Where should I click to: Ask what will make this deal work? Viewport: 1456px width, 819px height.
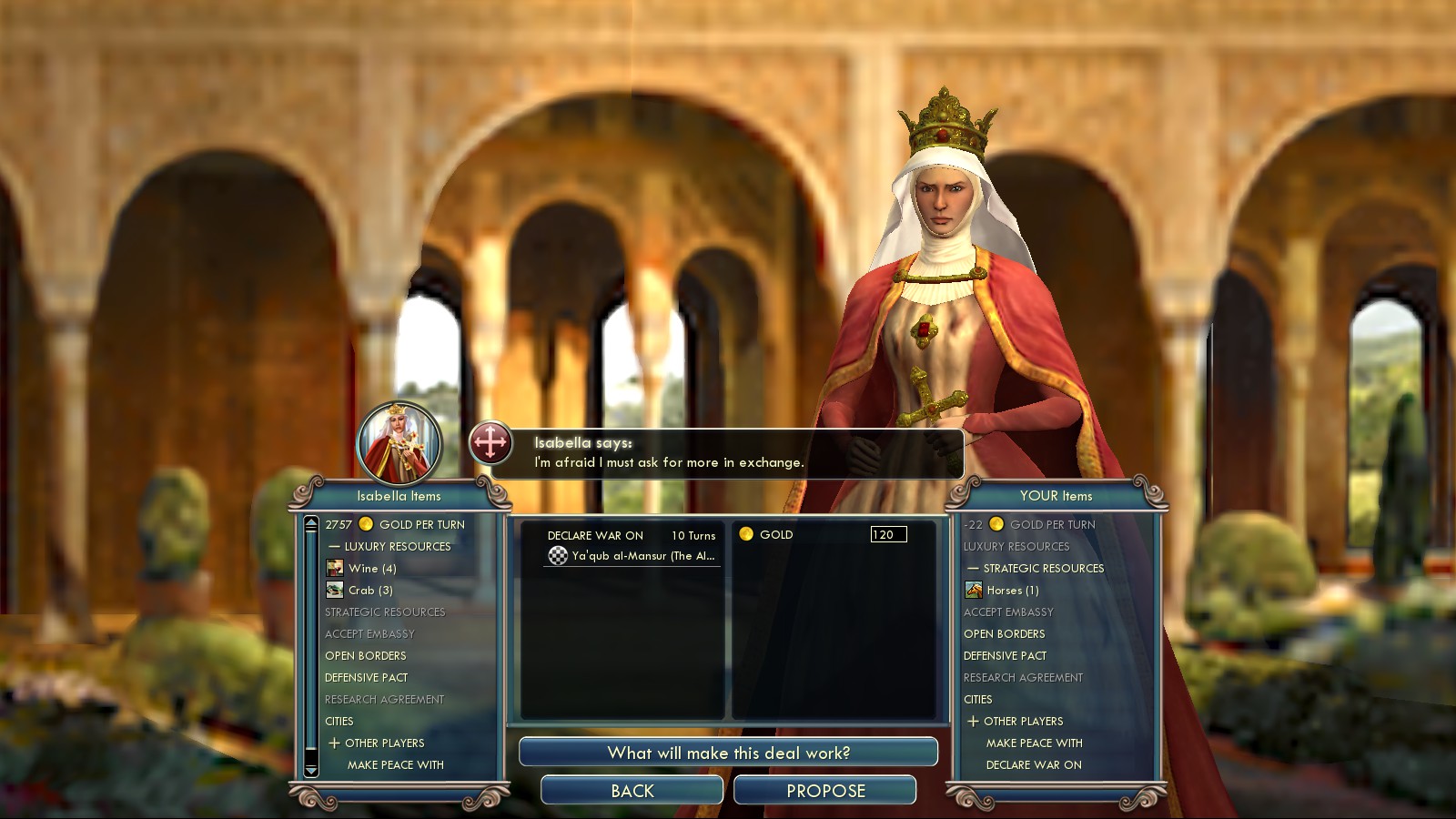[x=728, y=753]
